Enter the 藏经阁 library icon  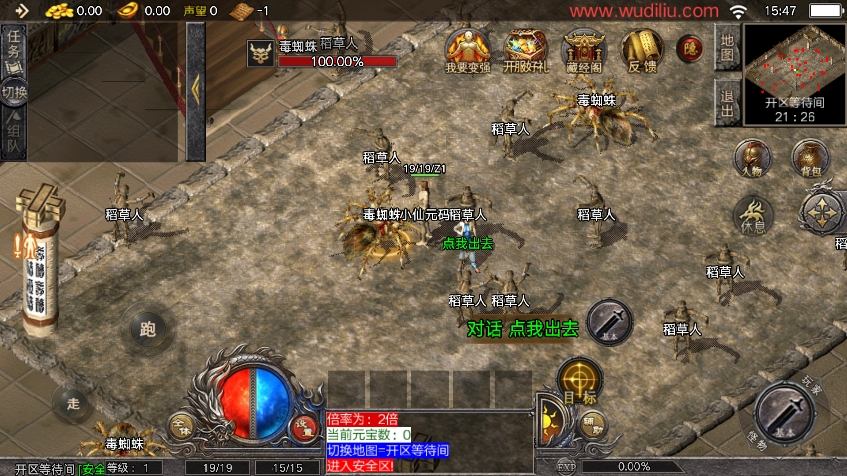click(x=584, y=48)
